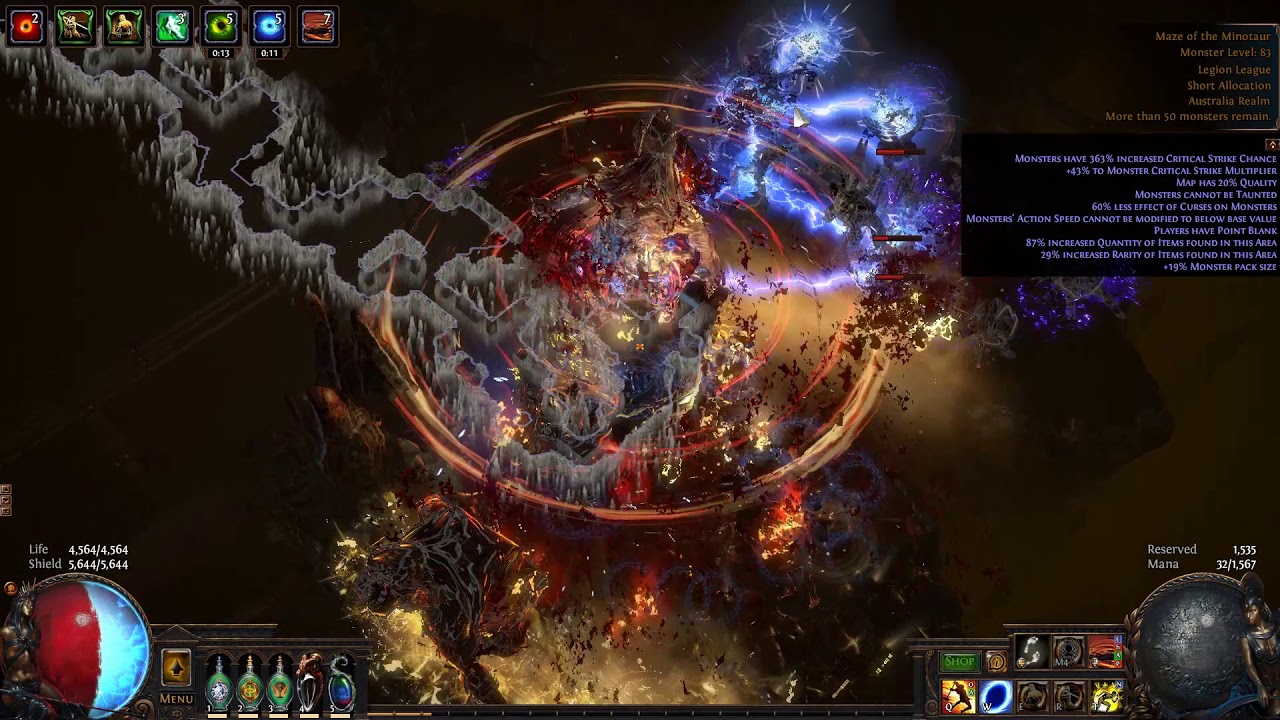Click the green charge buff with timer
This screenshot has width=1280, height=720.
point(220,27)
